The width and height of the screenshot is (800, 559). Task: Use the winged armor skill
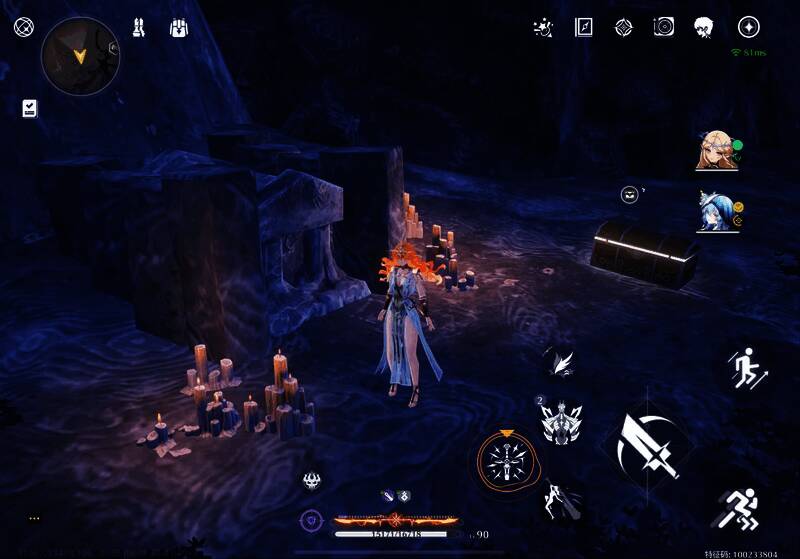[561, 423]
